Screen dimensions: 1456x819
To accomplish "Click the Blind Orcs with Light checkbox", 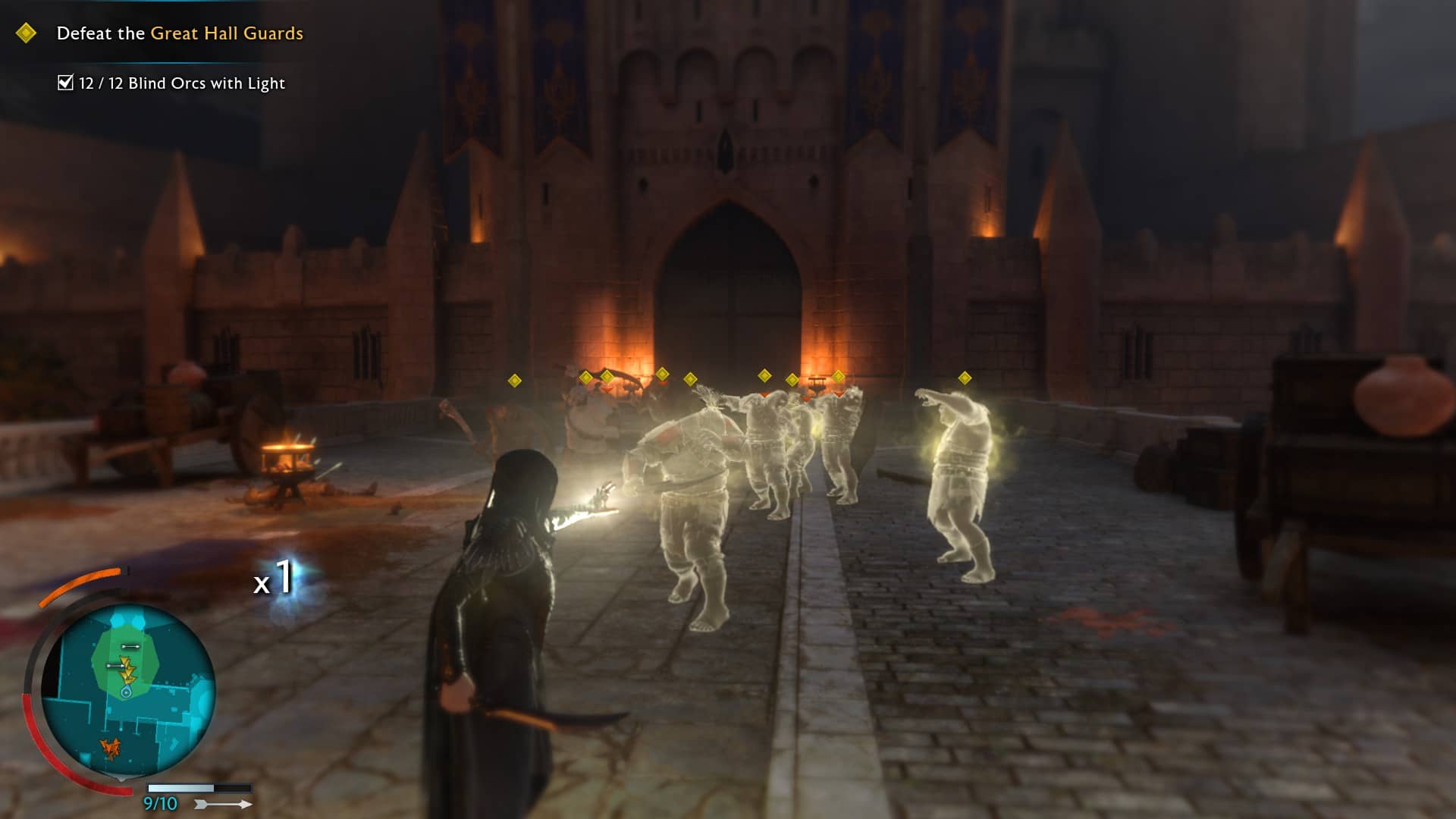I will (x=66, y=83).
